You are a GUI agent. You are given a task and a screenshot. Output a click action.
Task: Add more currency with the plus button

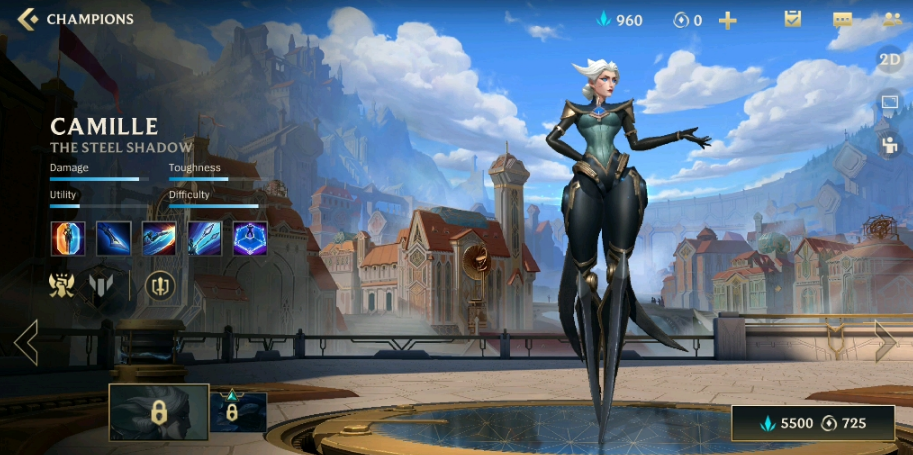coord(728,20)
